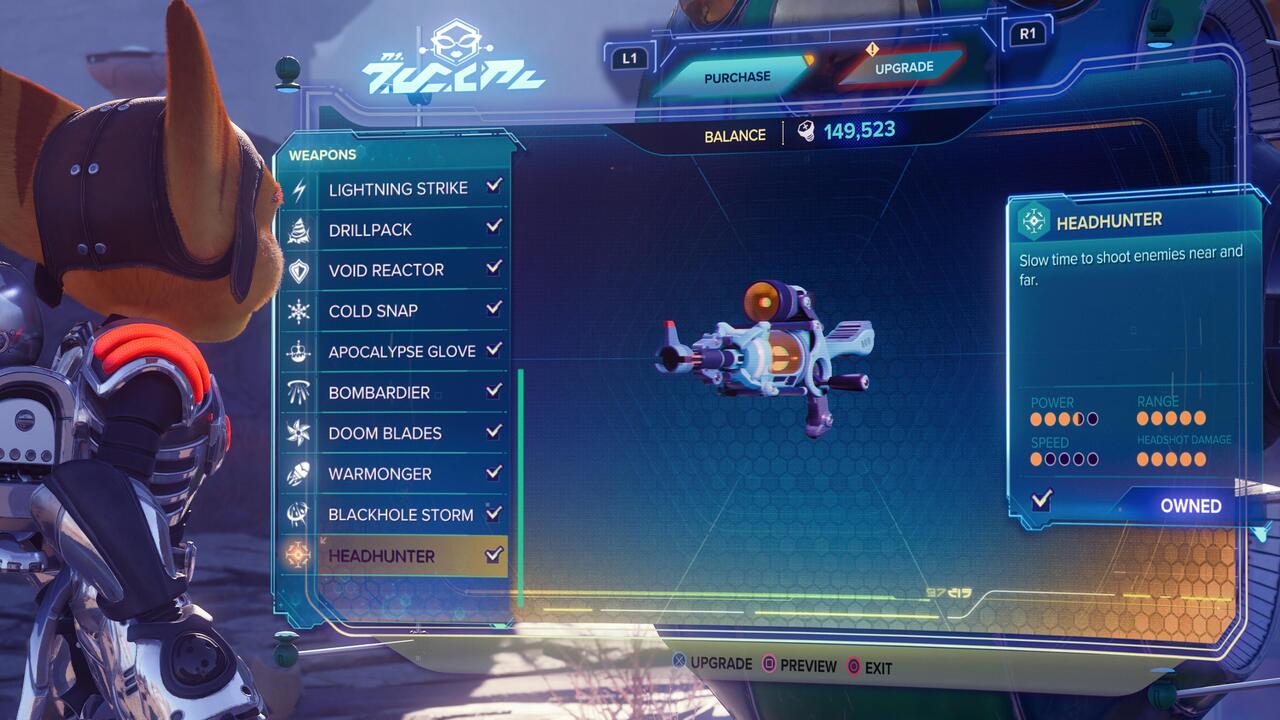Select the Doom Blades shuriken icon
Viewport: 1280px width, 720px height.
pyautogui.click(x=300, y=433)
